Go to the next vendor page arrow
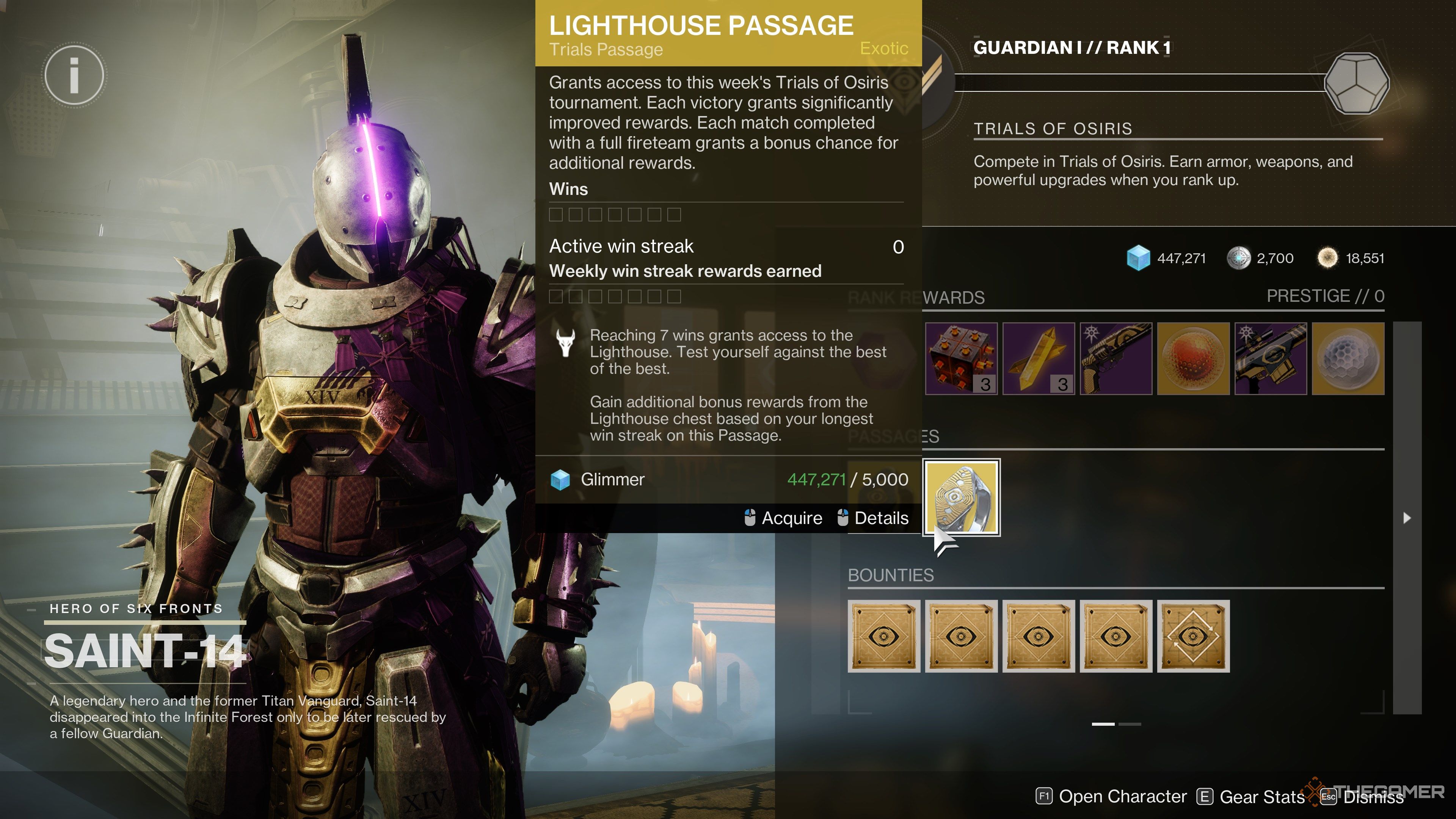1456x819 pixels. pyautogui.click(x=1407, y=518)
